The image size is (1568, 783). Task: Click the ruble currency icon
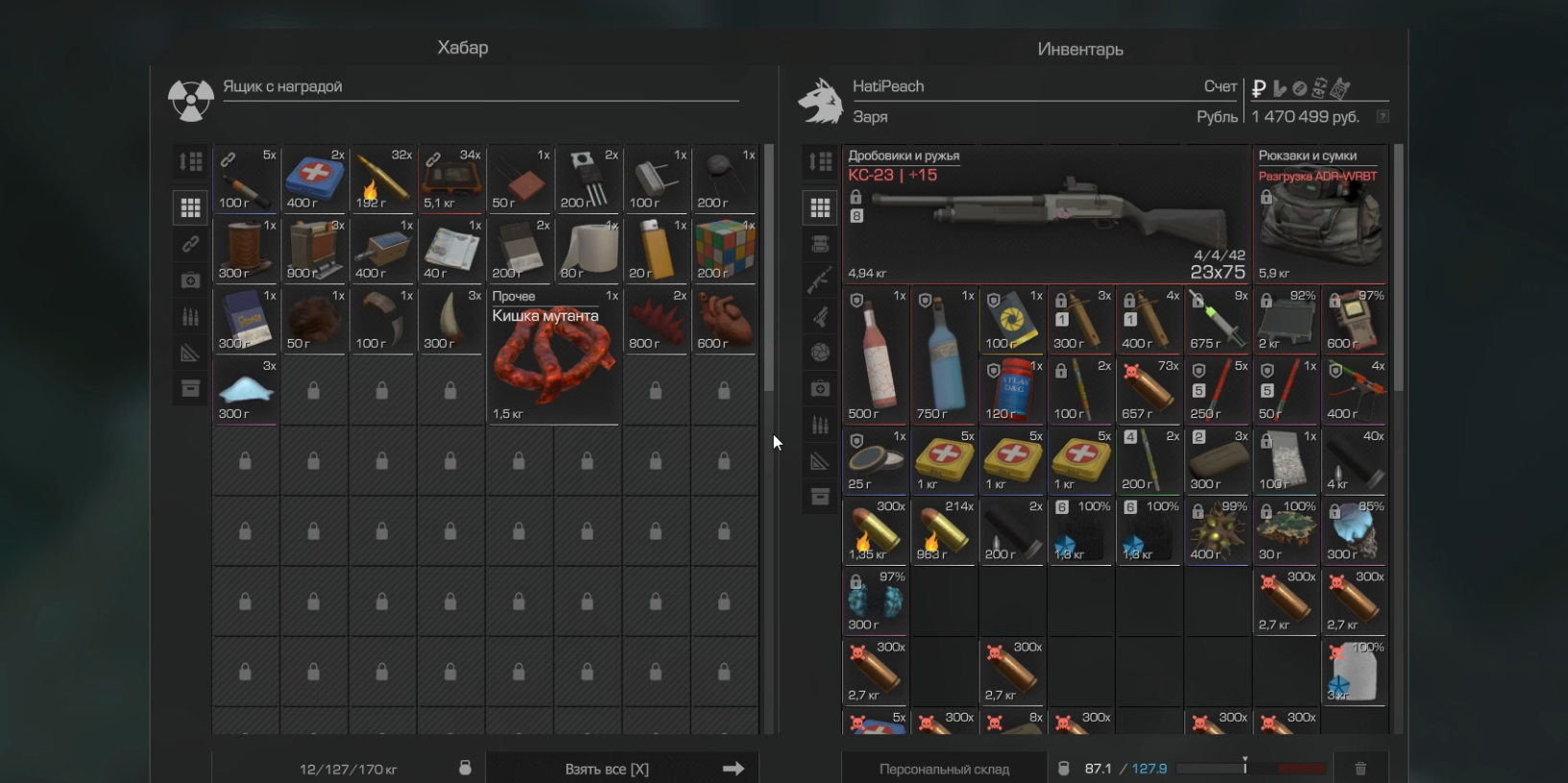tap(1259, 88)
